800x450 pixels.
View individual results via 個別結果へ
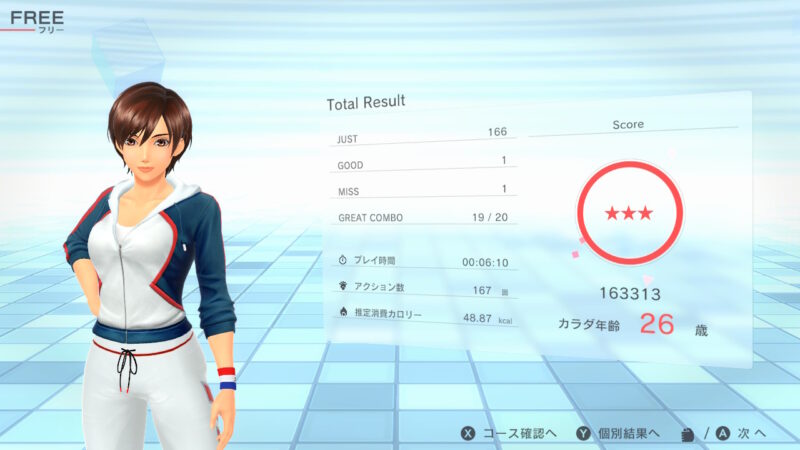(x=620, y=433)
